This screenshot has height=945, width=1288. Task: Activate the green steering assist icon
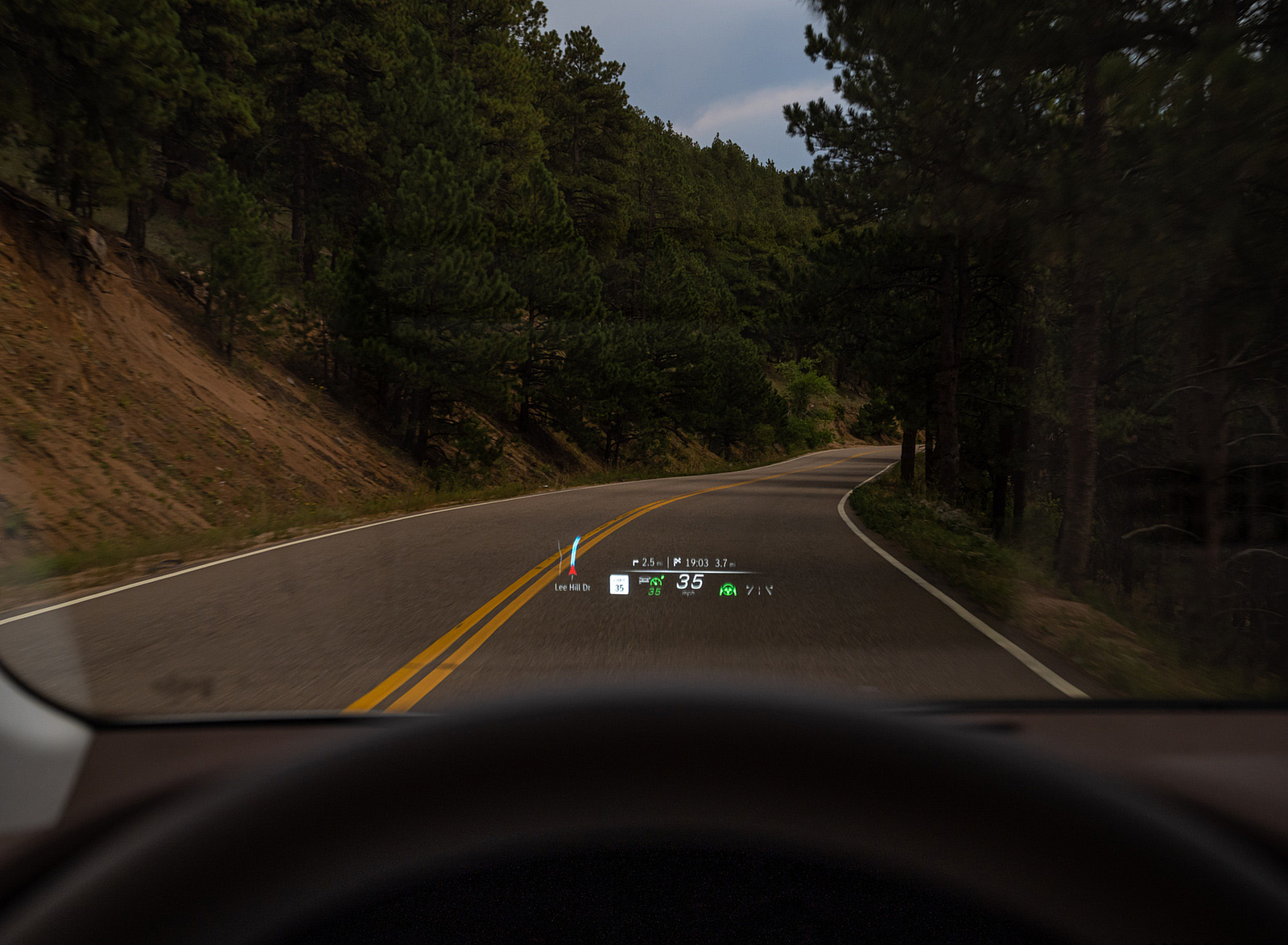(729, 589)
